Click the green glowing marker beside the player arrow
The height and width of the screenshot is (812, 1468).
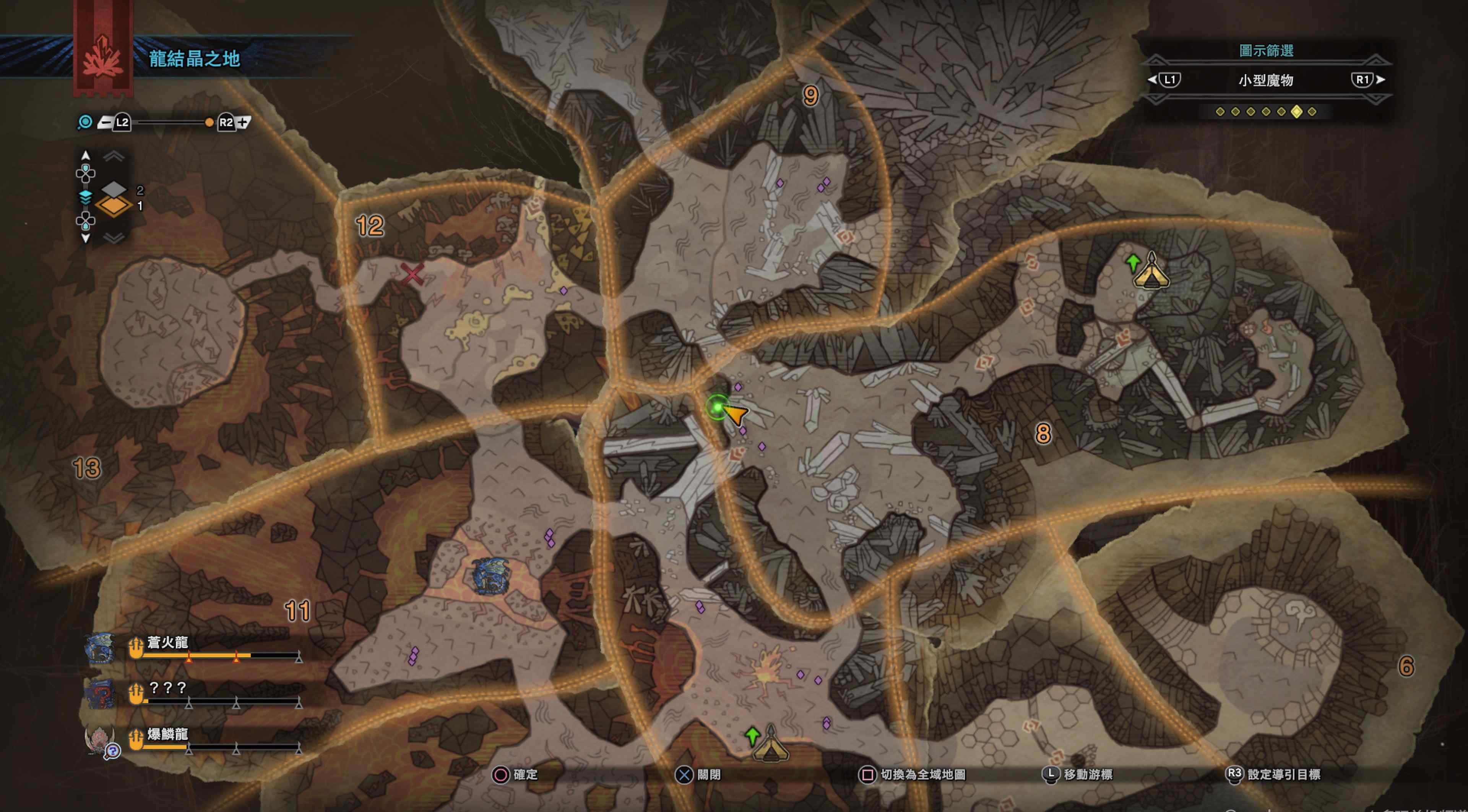(x=718, y=407)
